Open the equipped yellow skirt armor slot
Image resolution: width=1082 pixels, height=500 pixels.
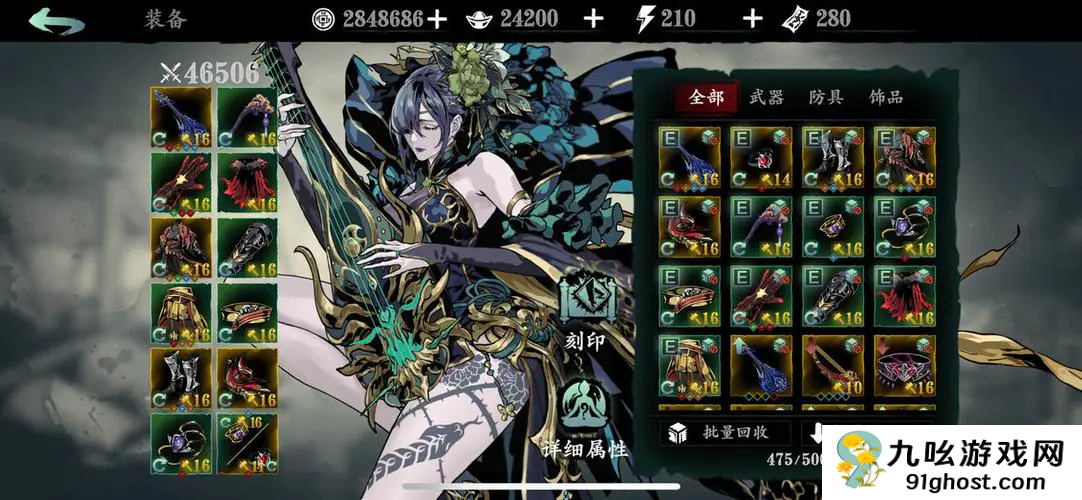[x=181, y=314]
